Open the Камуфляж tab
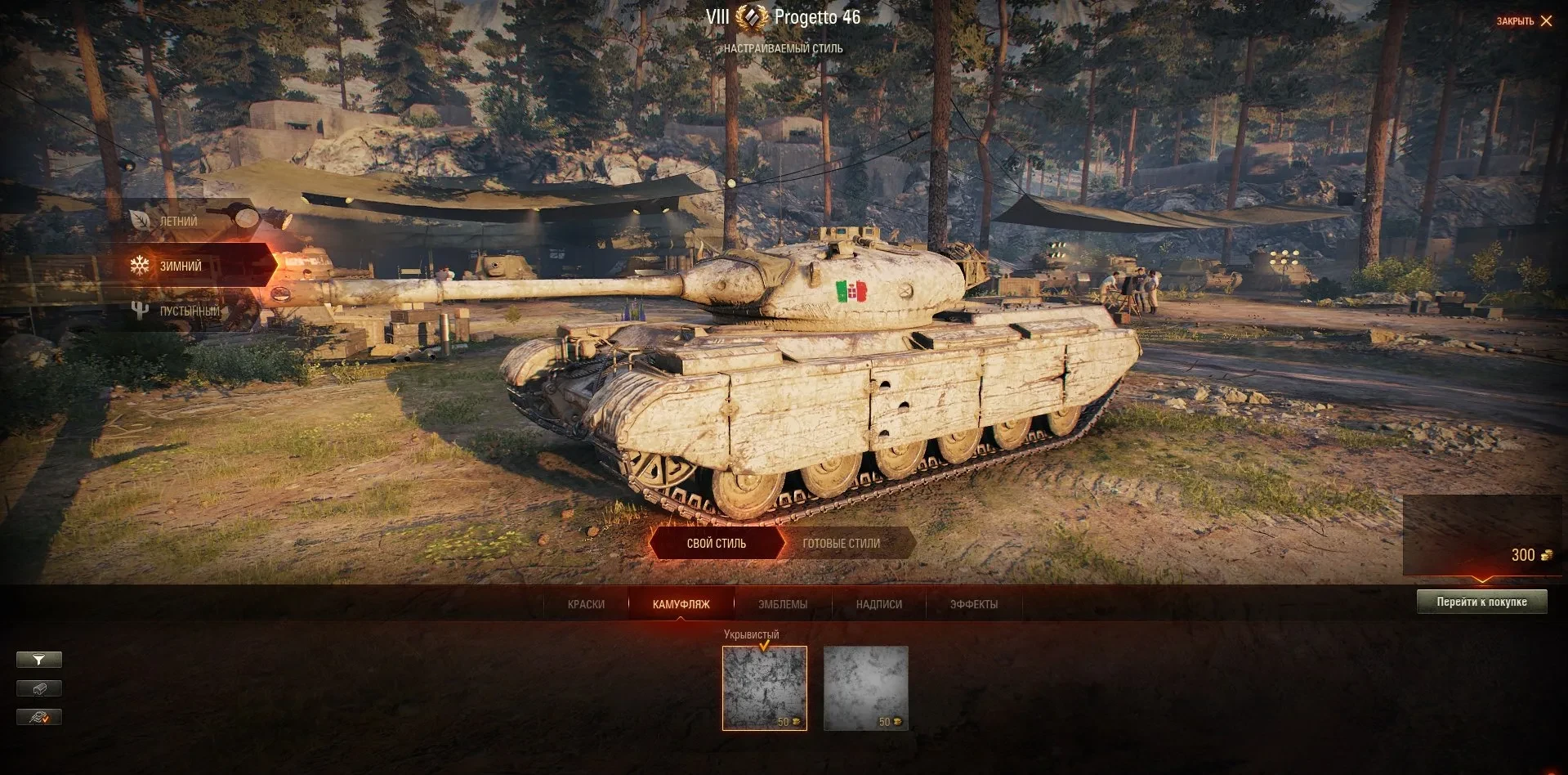Image resolution: width=1568 pixels, height=775 pixels. (681, 604)
